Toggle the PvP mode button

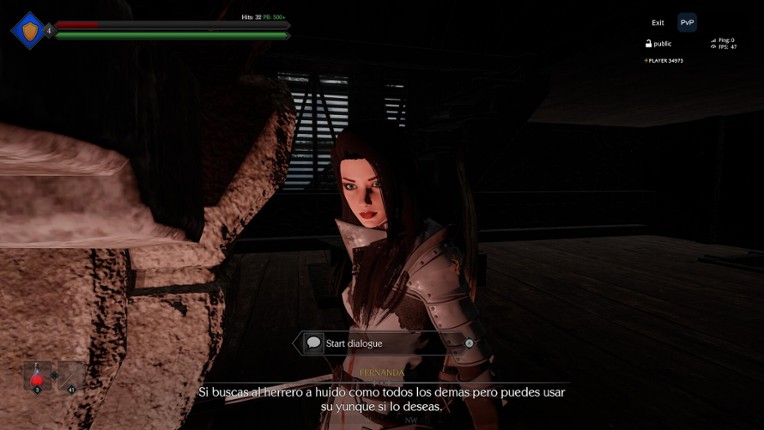[687, 22]
